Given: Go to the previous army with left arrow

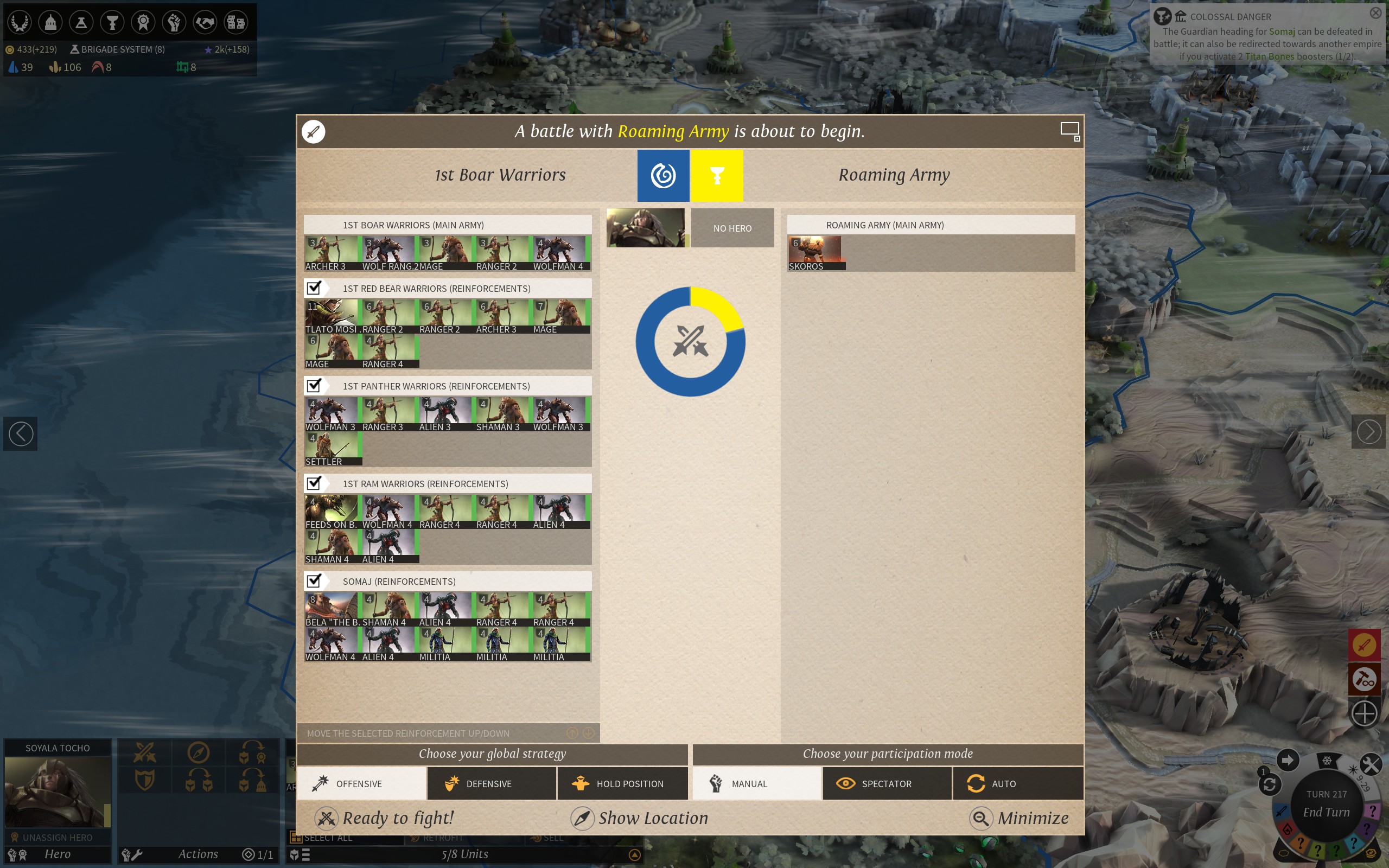Looking at the screenshot, I should [21, 433].
